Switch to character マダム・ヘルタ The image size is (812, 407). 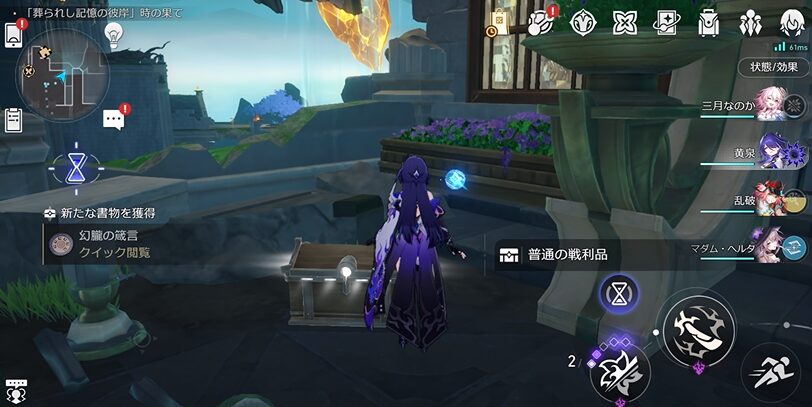tap(776, 246)
